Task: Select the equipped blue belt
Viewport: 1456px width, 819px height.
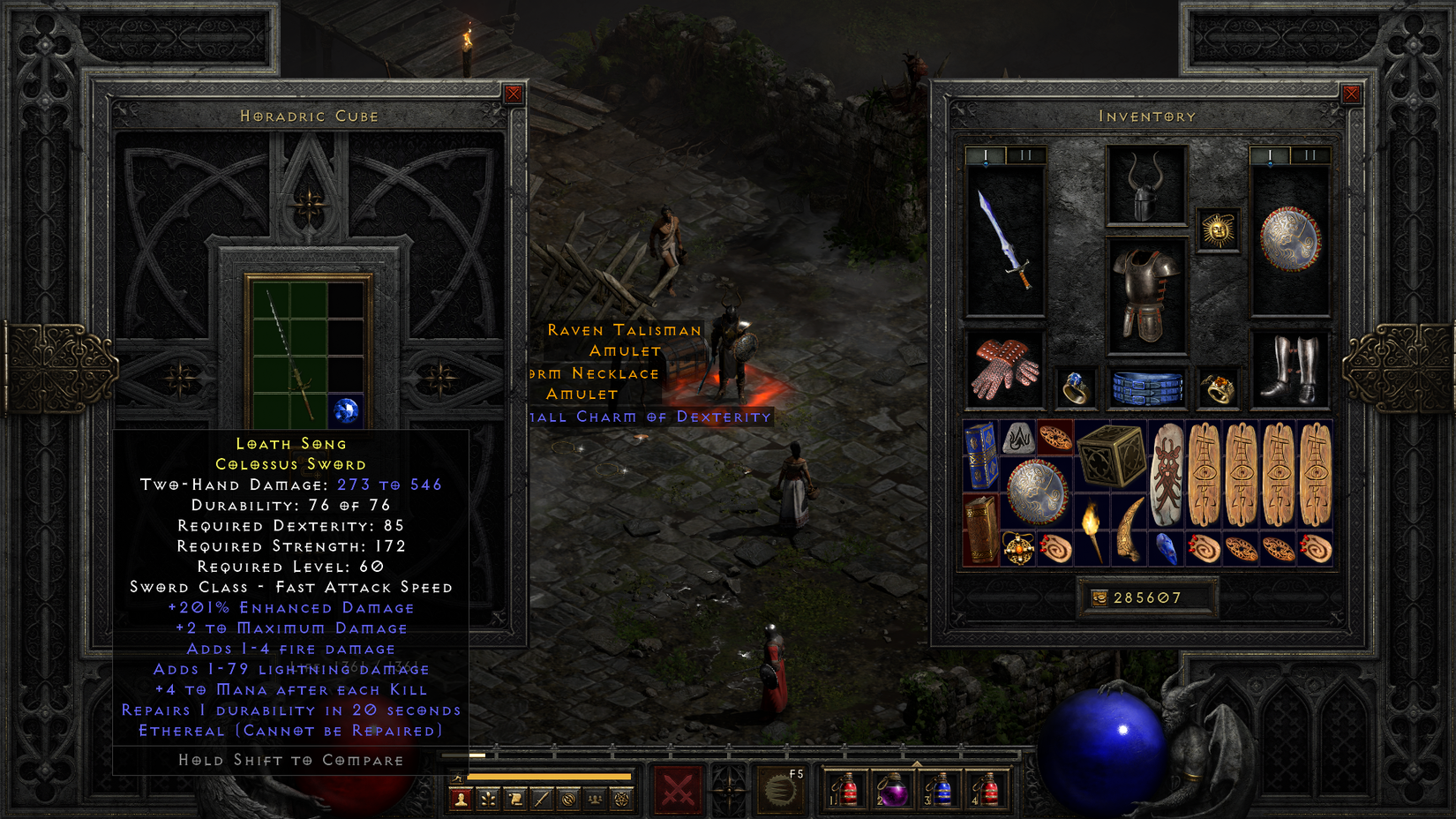Action: 1145,388
